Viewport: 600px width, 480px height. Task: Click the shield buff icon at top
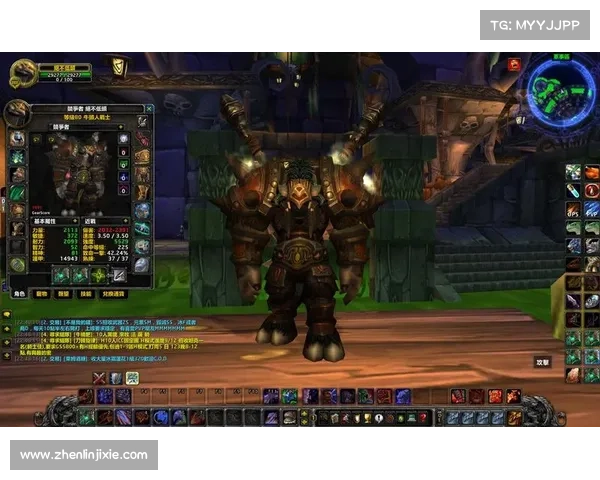(x=120, y=68)
